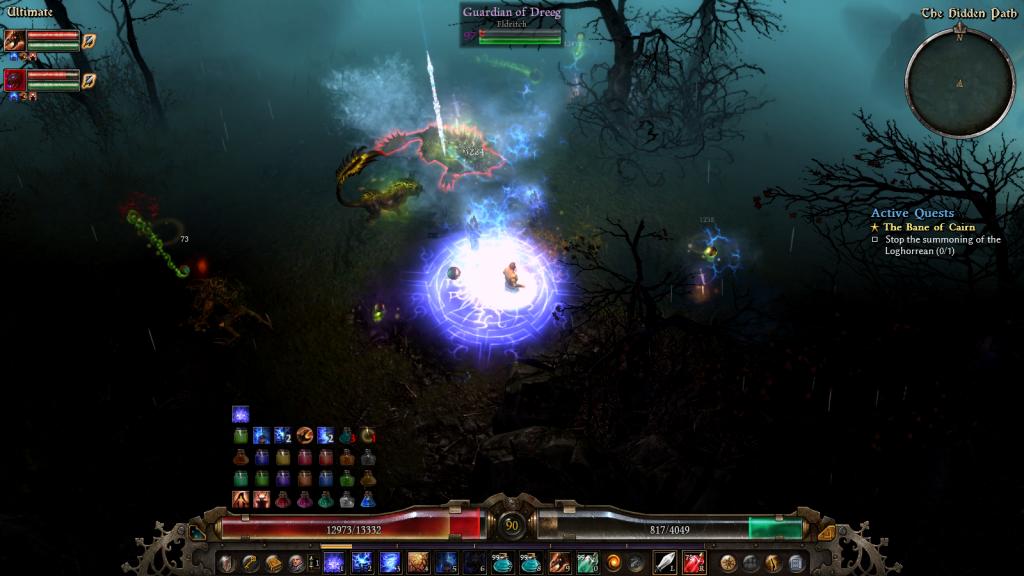Select the first pet portrait
The image size is (1024, 576).
[x=15, y=41]
